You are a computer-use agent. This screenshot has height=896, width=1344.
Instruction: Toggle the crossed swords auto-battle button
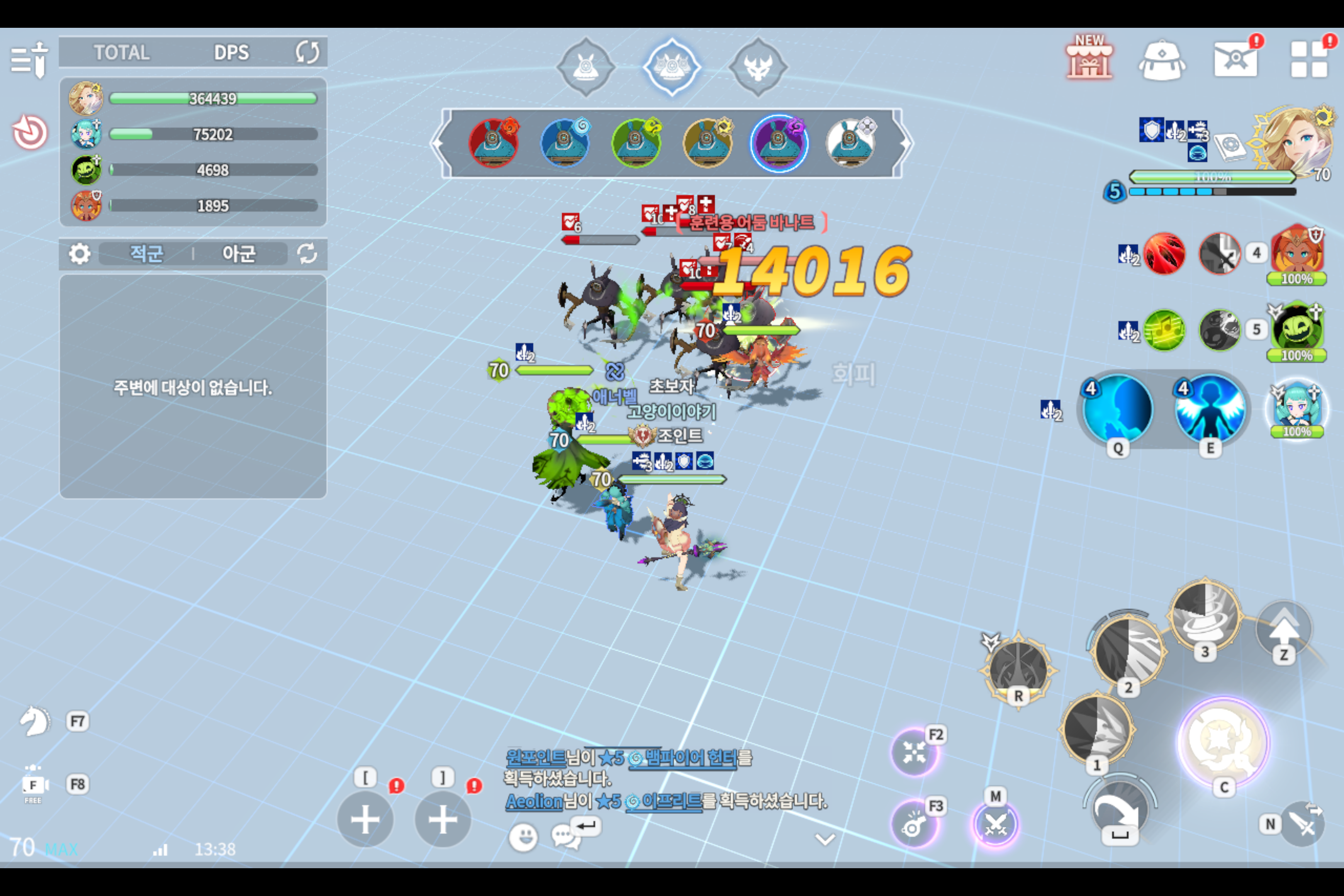pyautogui.click(x=996, y=825)
